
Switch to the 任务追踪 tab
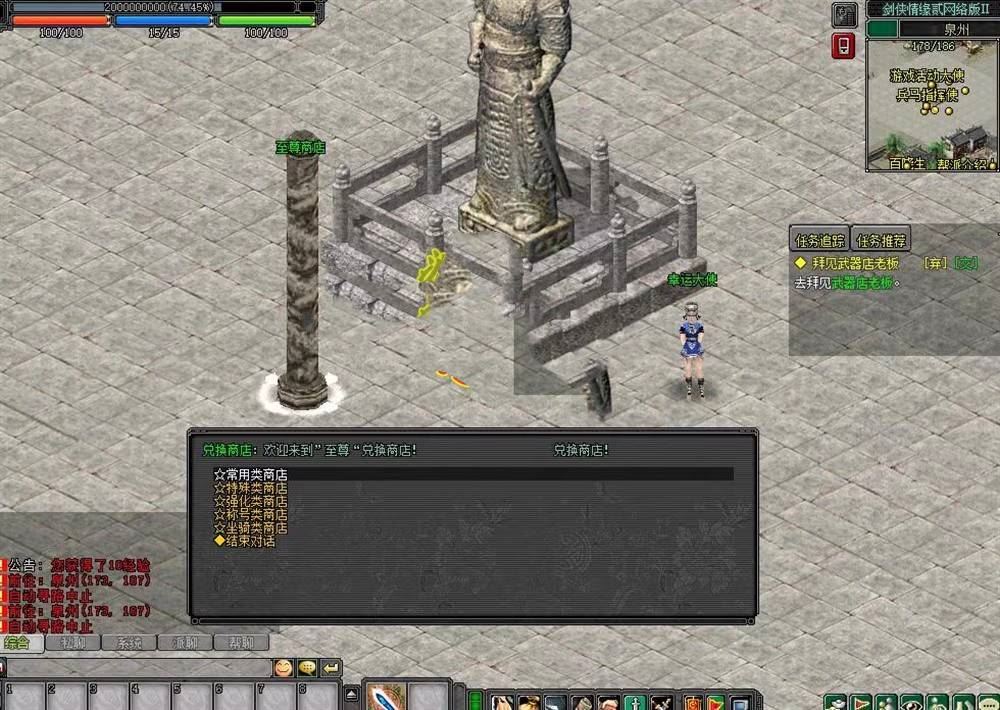[819, 240]
